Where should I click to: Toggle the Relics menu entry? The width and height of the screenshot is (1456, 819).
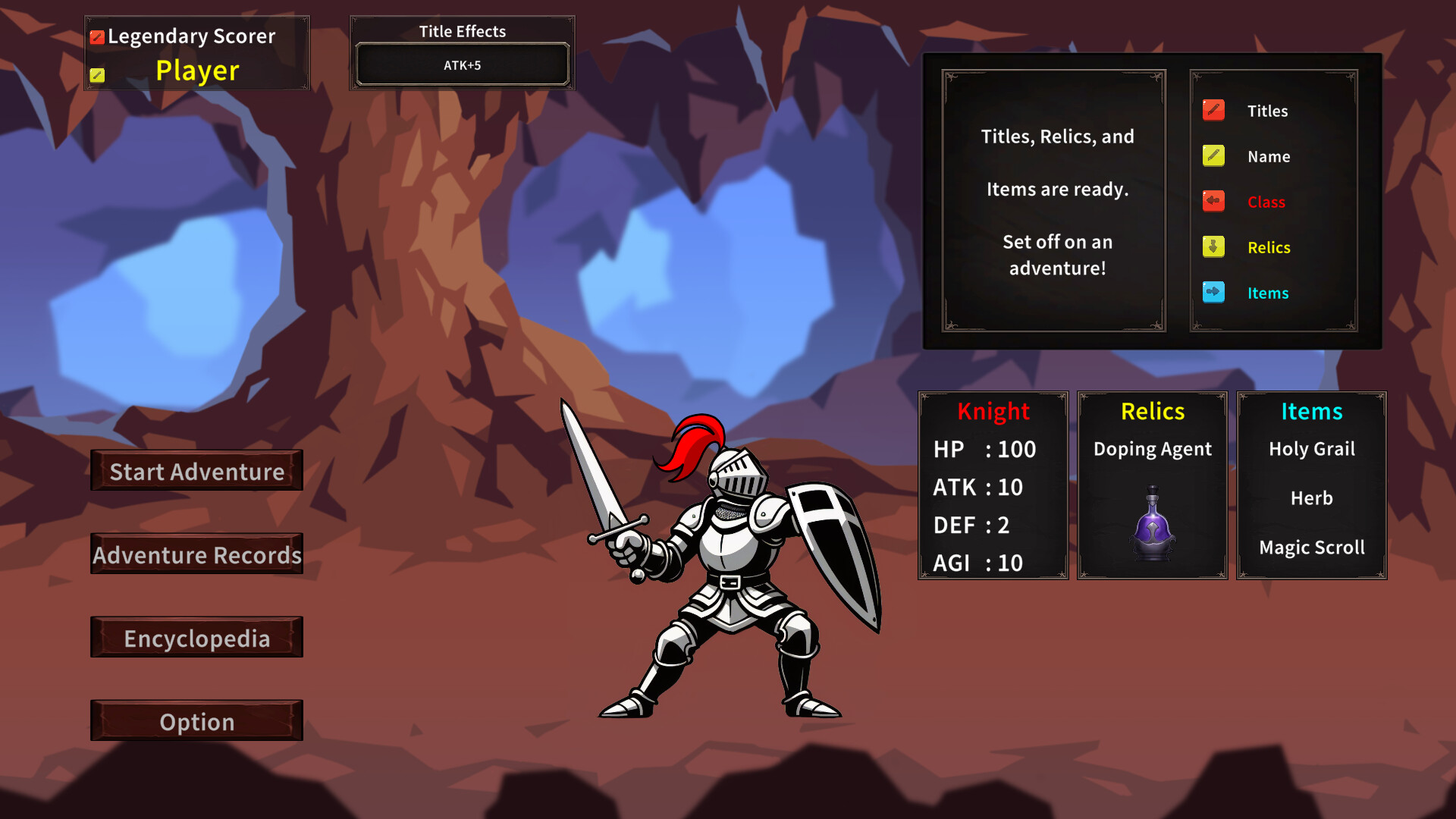(1269, 247)
